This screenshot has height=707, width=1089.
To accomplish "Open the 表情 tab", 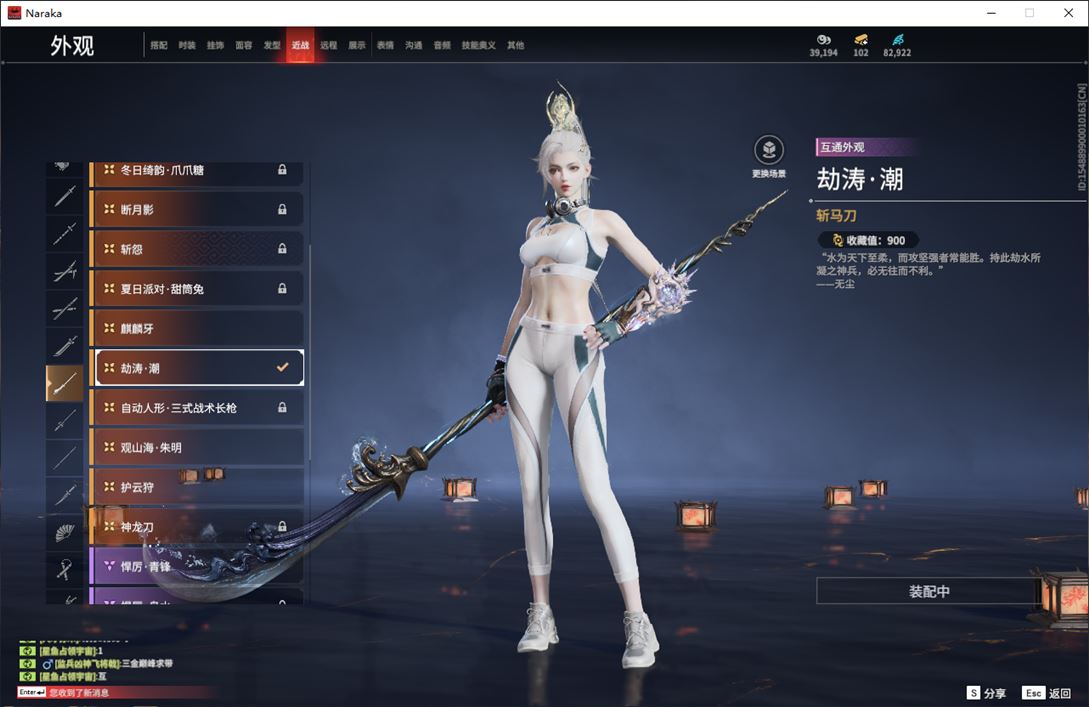I will tap(385, 46).
